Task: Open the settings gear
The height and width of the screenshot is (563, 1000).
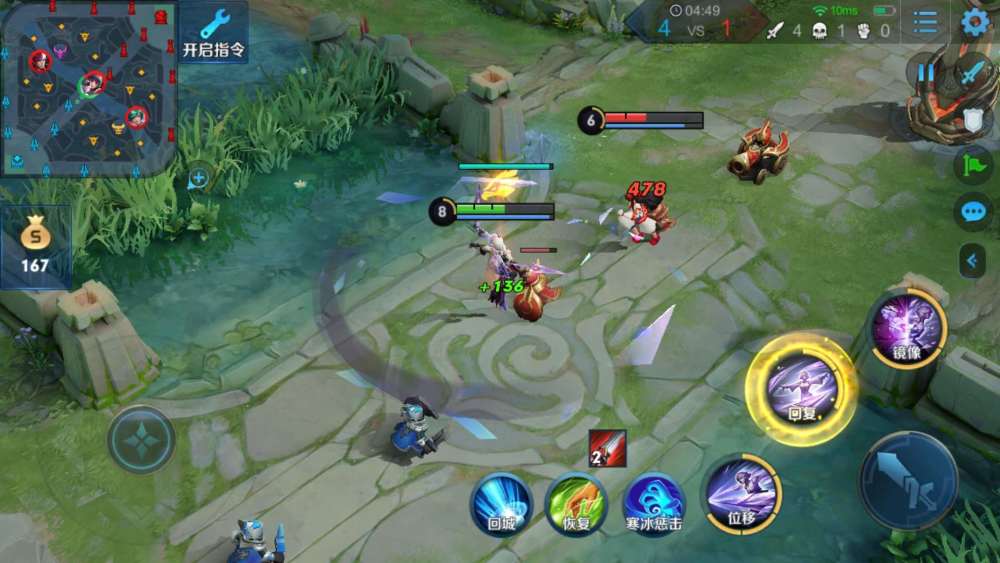Action: [x=975, y=22]
